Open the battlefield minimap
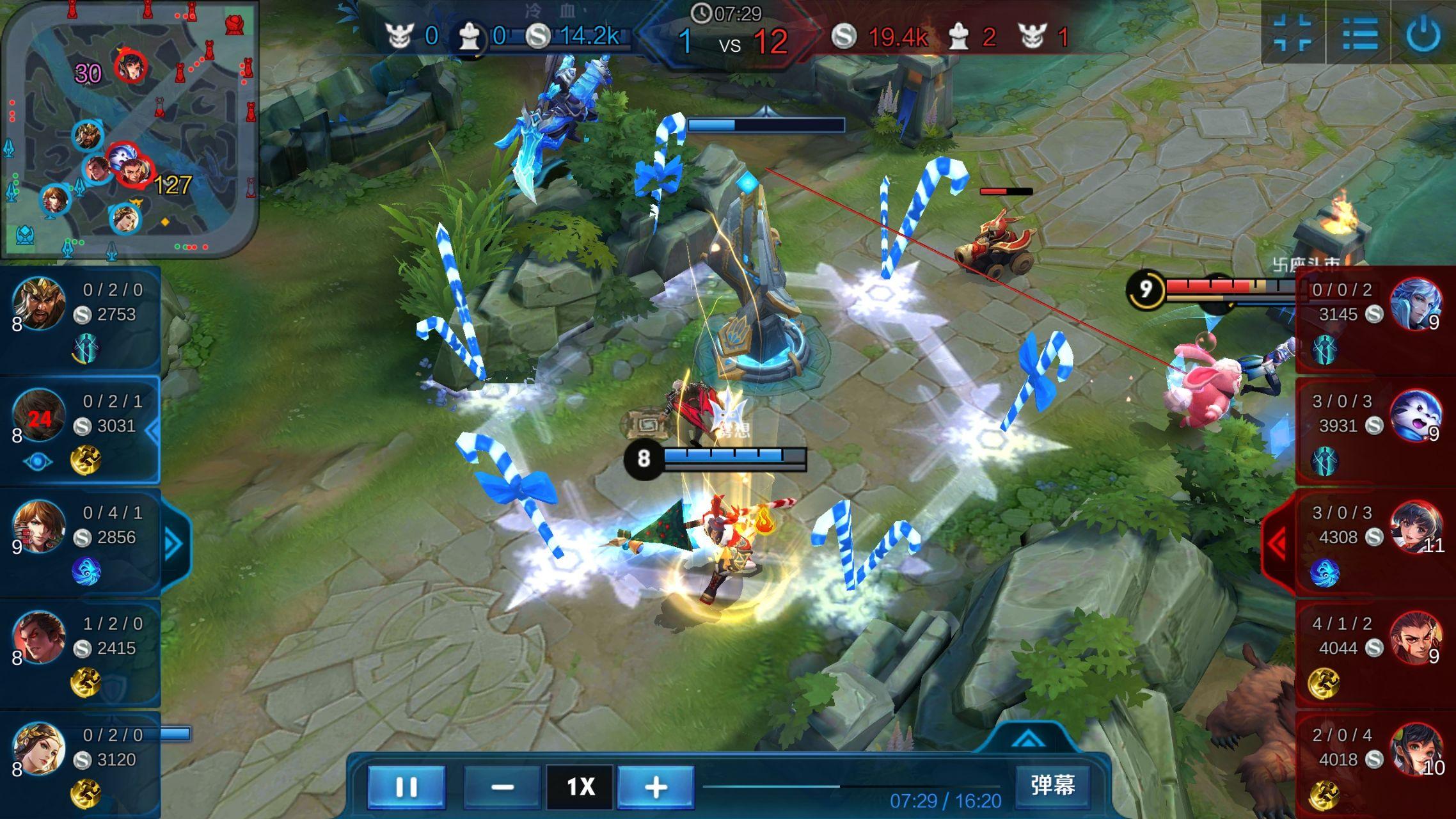The height and width of the screenshot is (819, 1456). pyautogui.click(x=130, y=128)
